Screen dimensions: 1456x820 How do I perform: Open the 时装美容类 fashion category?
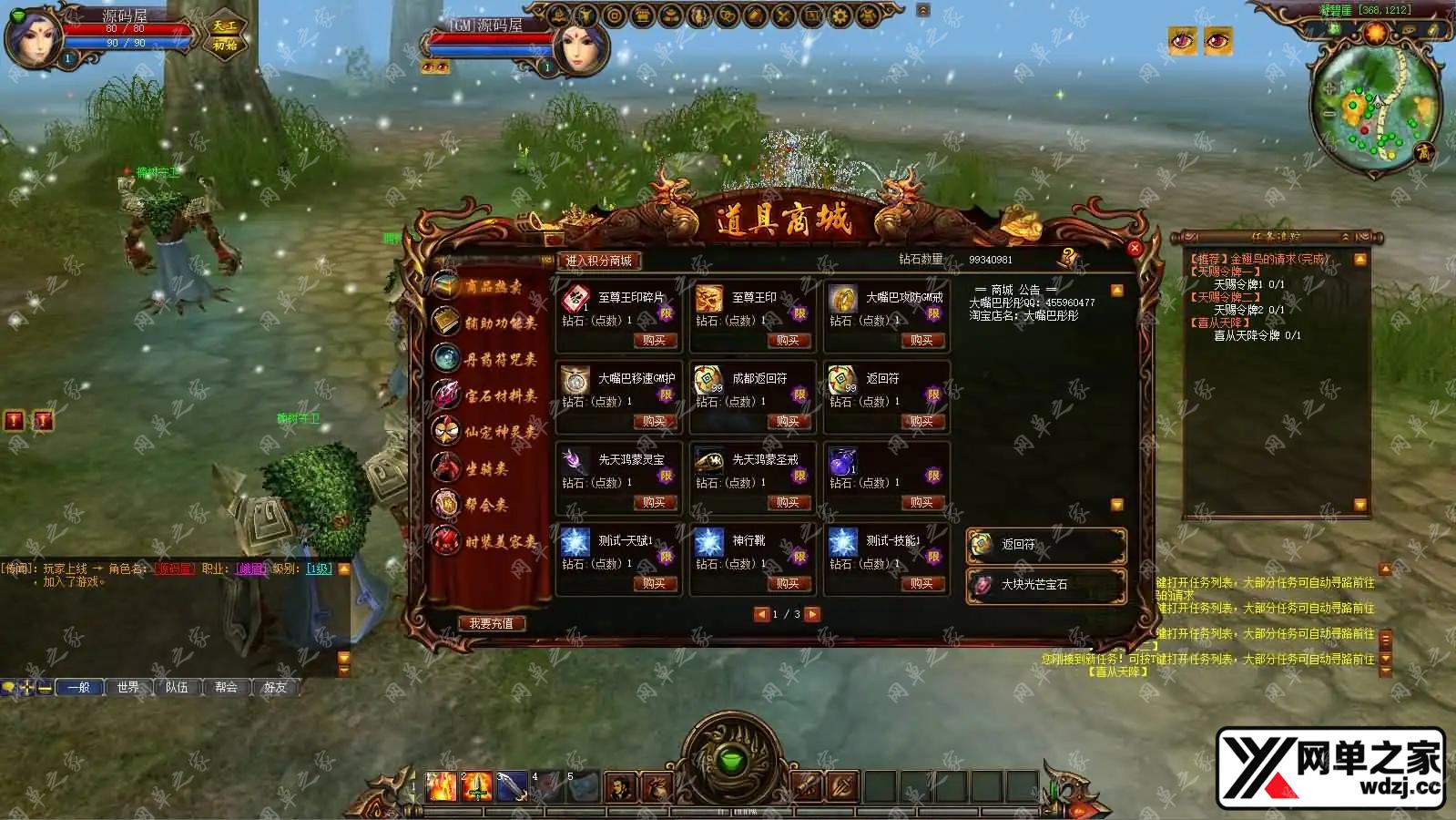point(499,541)
